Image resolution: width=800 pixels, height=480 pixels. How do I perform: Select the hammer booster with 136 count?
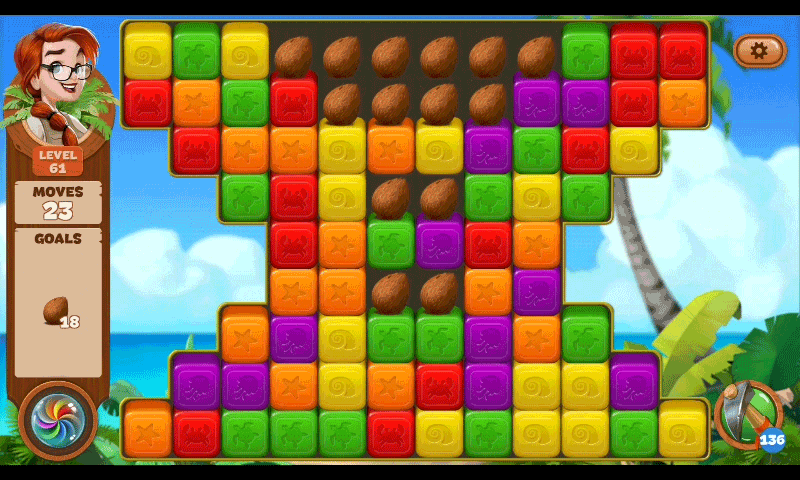747,414
